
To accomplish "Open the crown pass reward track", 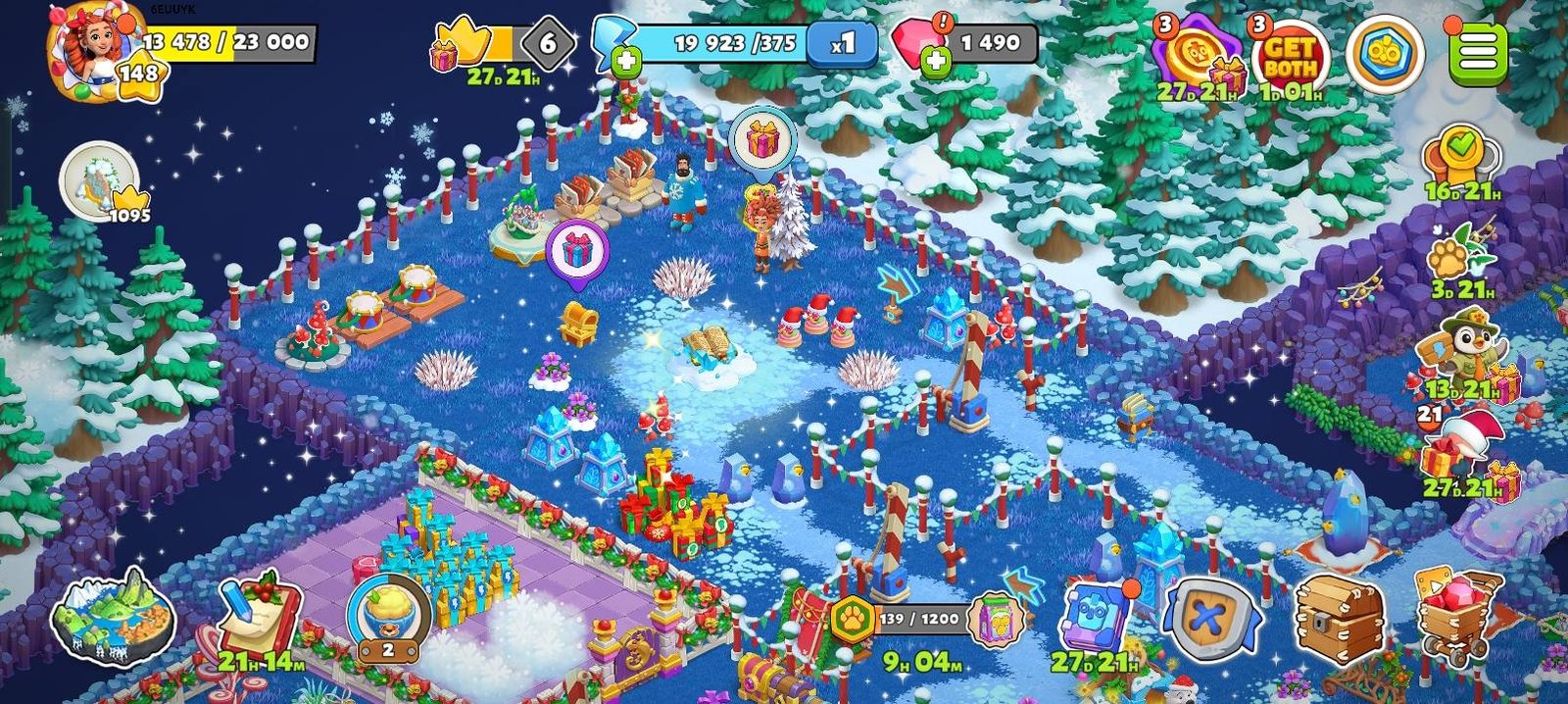I will tap(461, 45).
